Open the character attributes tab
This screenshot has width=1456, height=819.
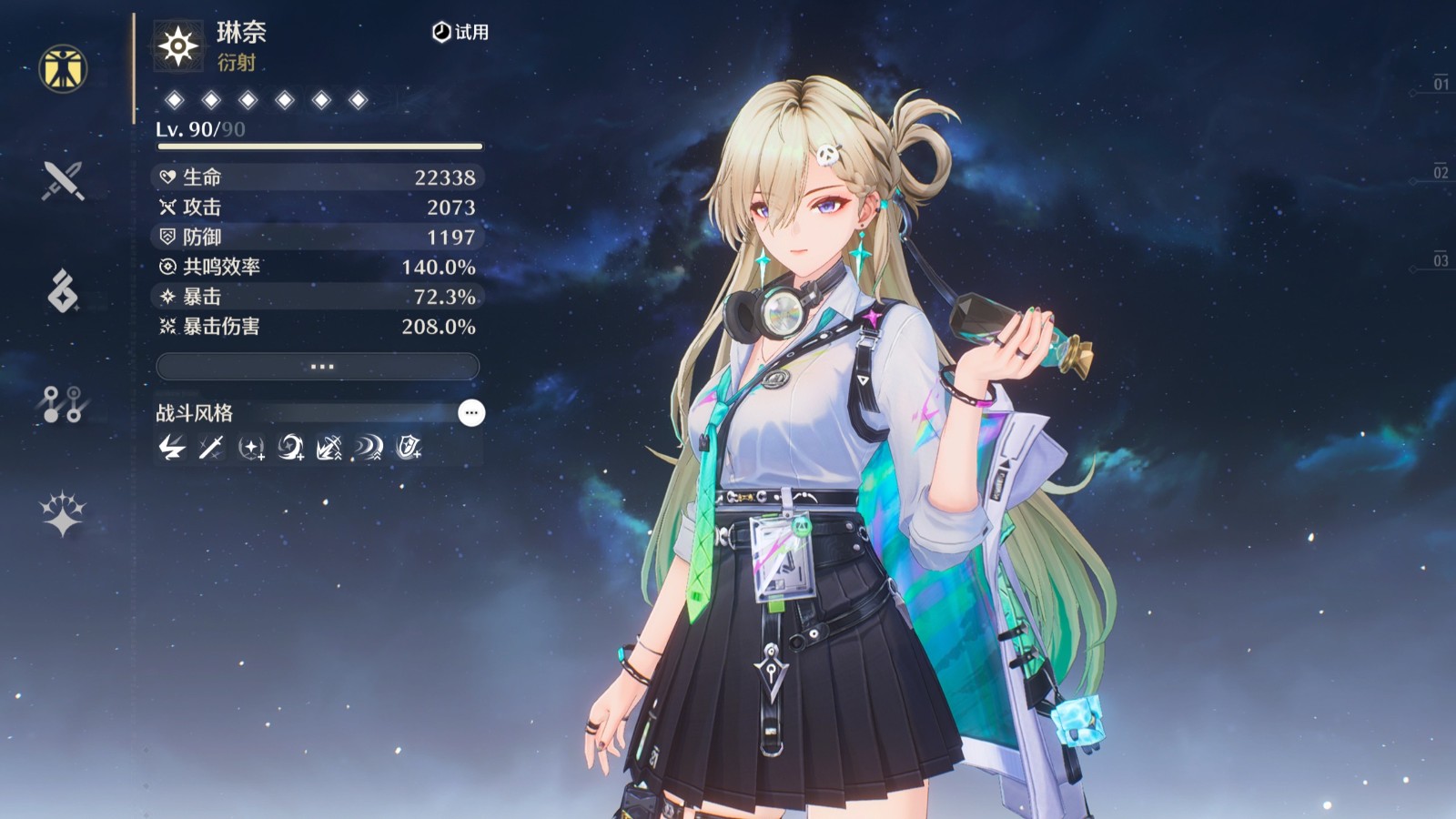(x=63, y=68)
